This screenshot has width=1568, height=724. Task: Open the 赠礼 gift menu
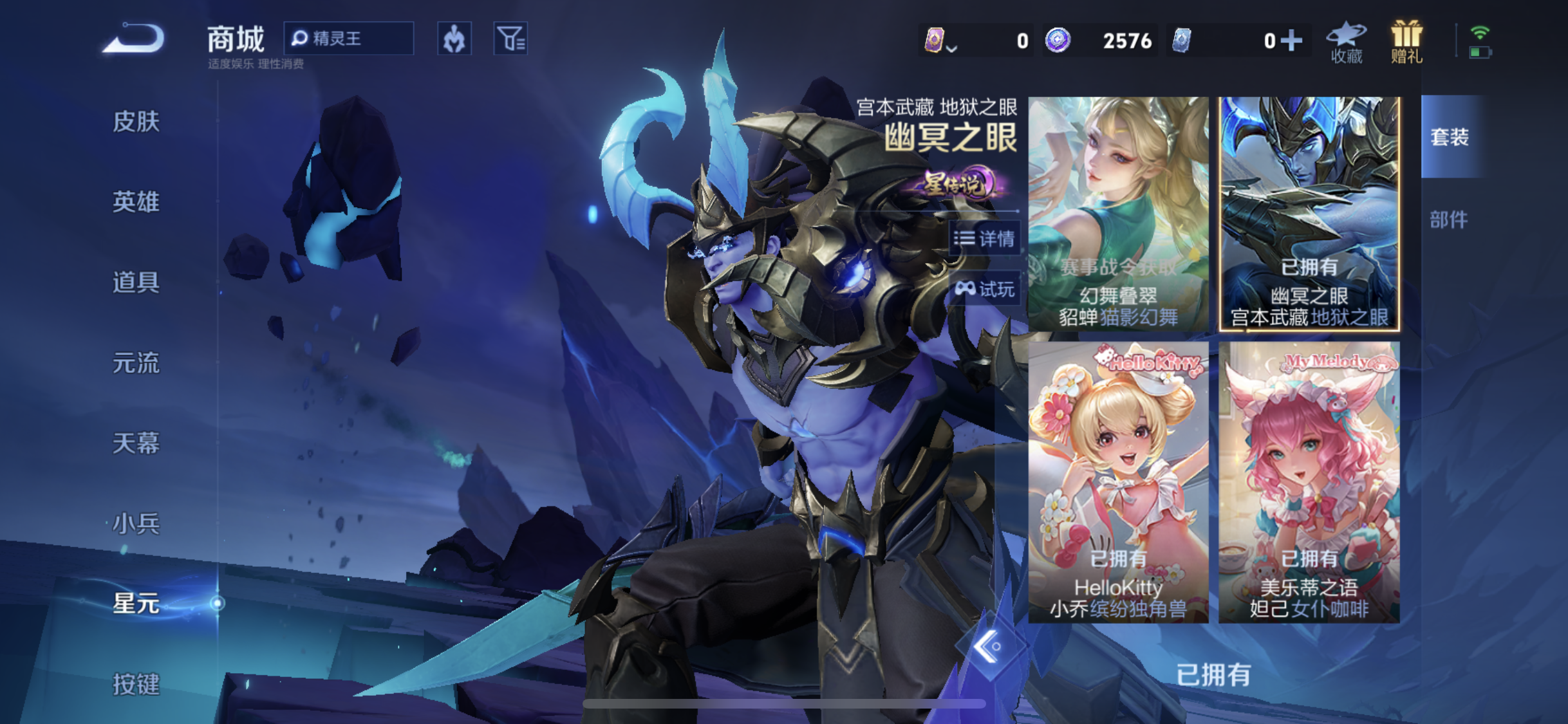click(1406, 42)
